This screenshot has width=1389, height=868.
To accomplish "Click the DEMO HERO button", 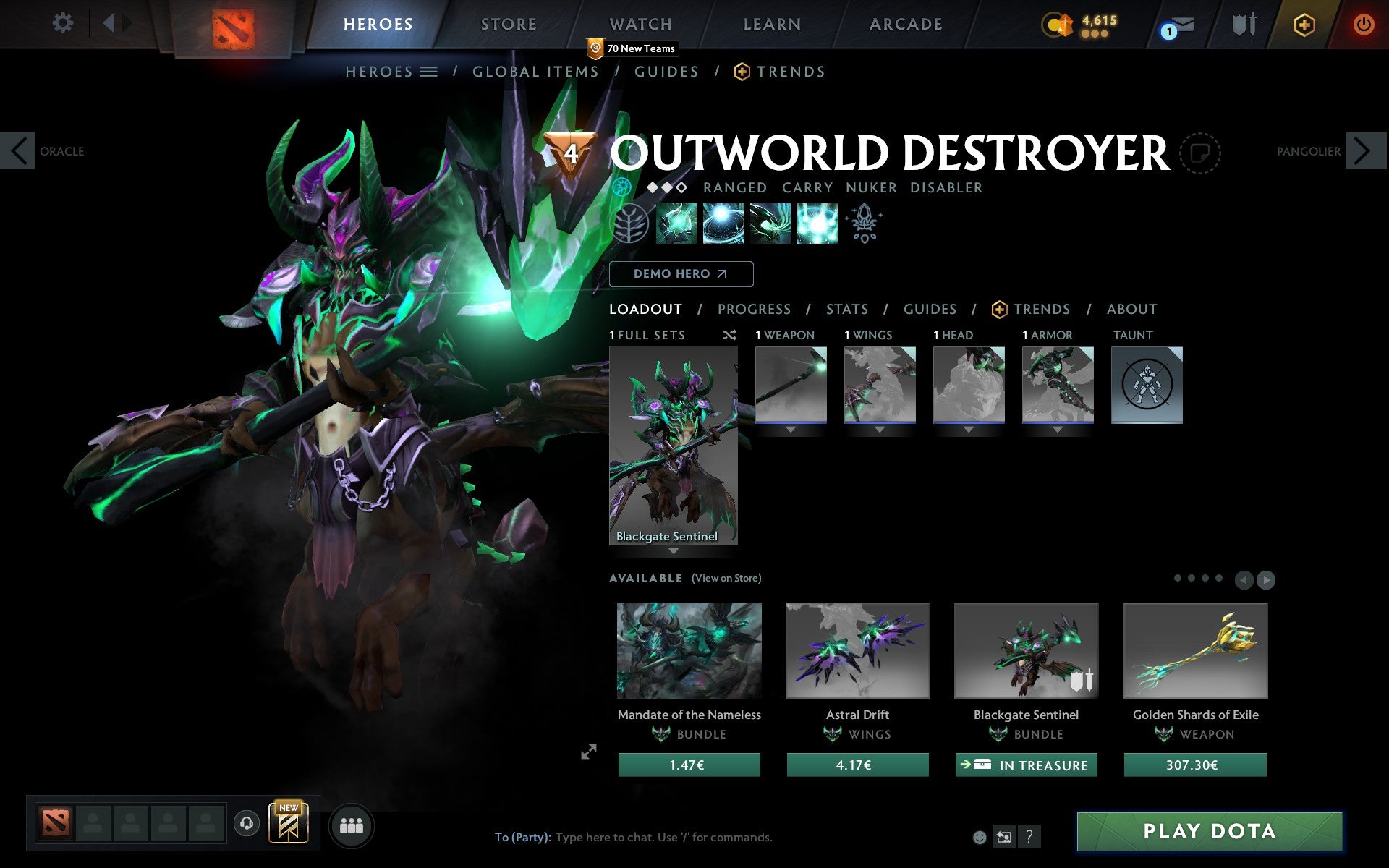I will tap(681, 274).
